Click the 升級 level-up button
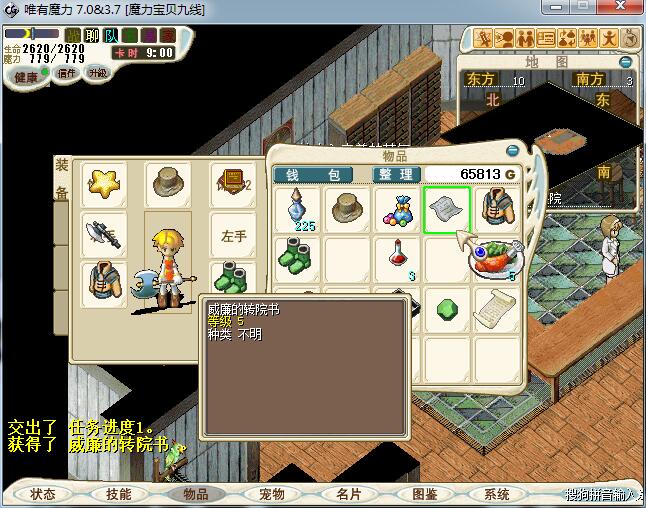The image size is (646, 508). click(97, 73)
